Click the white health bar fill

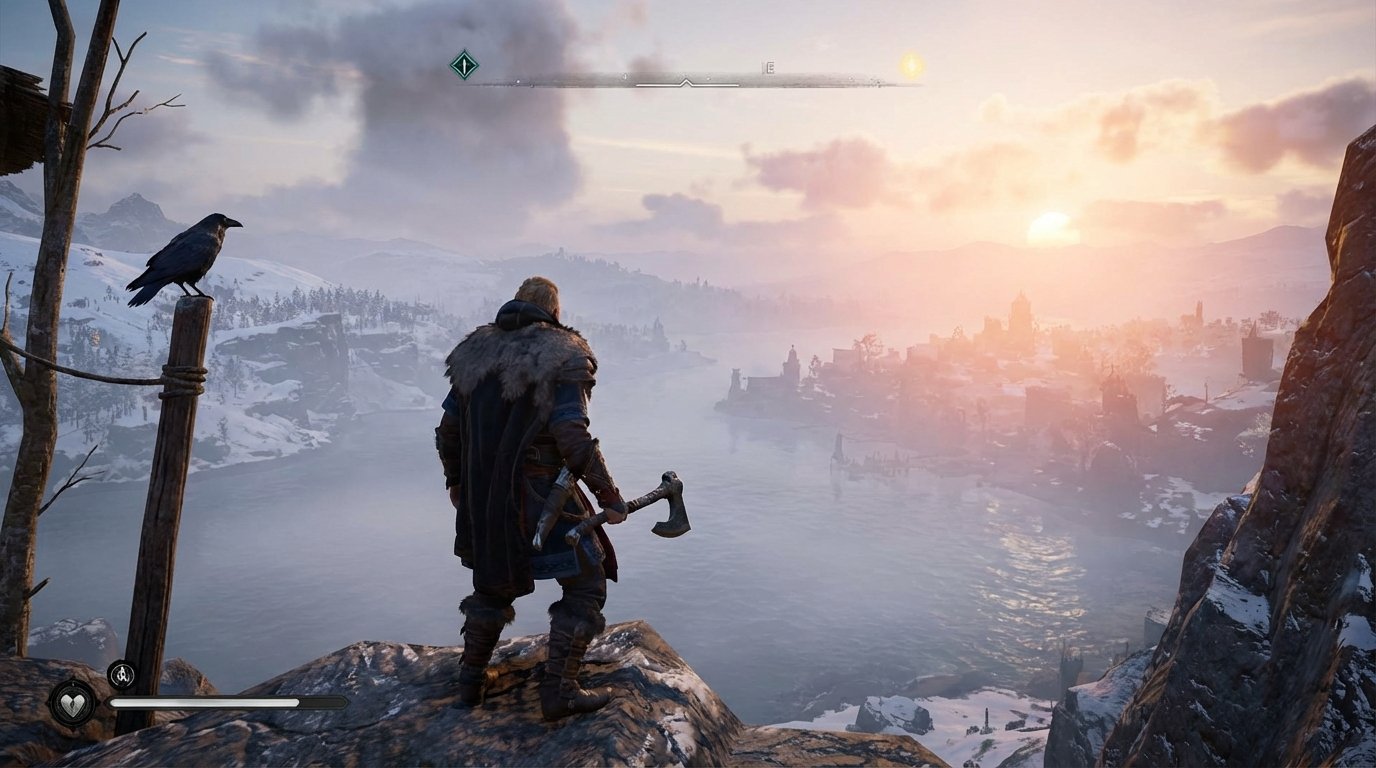206,702
